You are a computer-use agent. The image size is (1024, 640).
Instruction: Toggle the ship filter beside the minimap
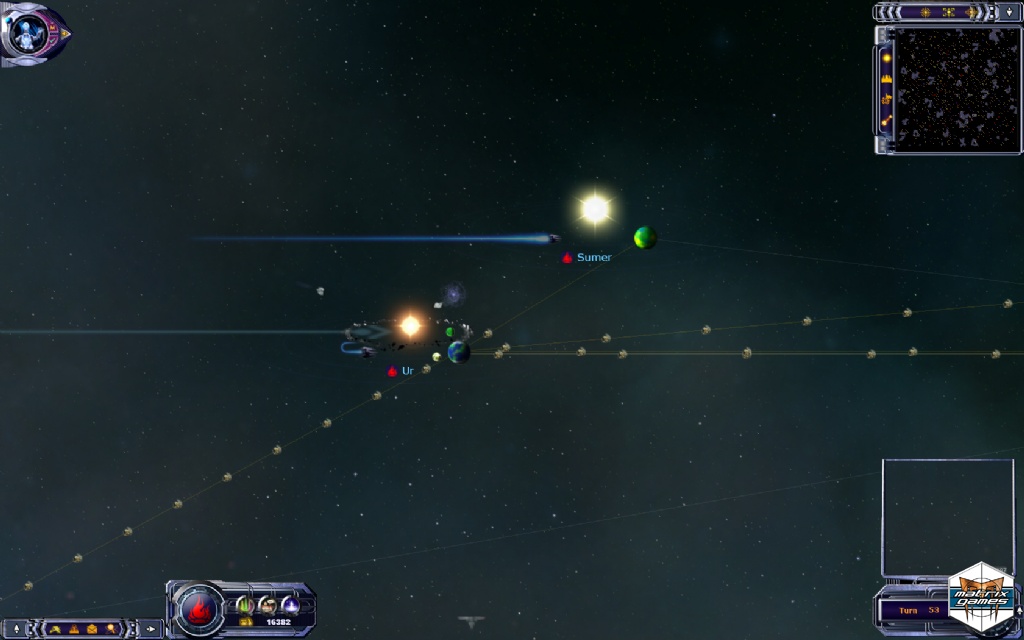point(886,100)
